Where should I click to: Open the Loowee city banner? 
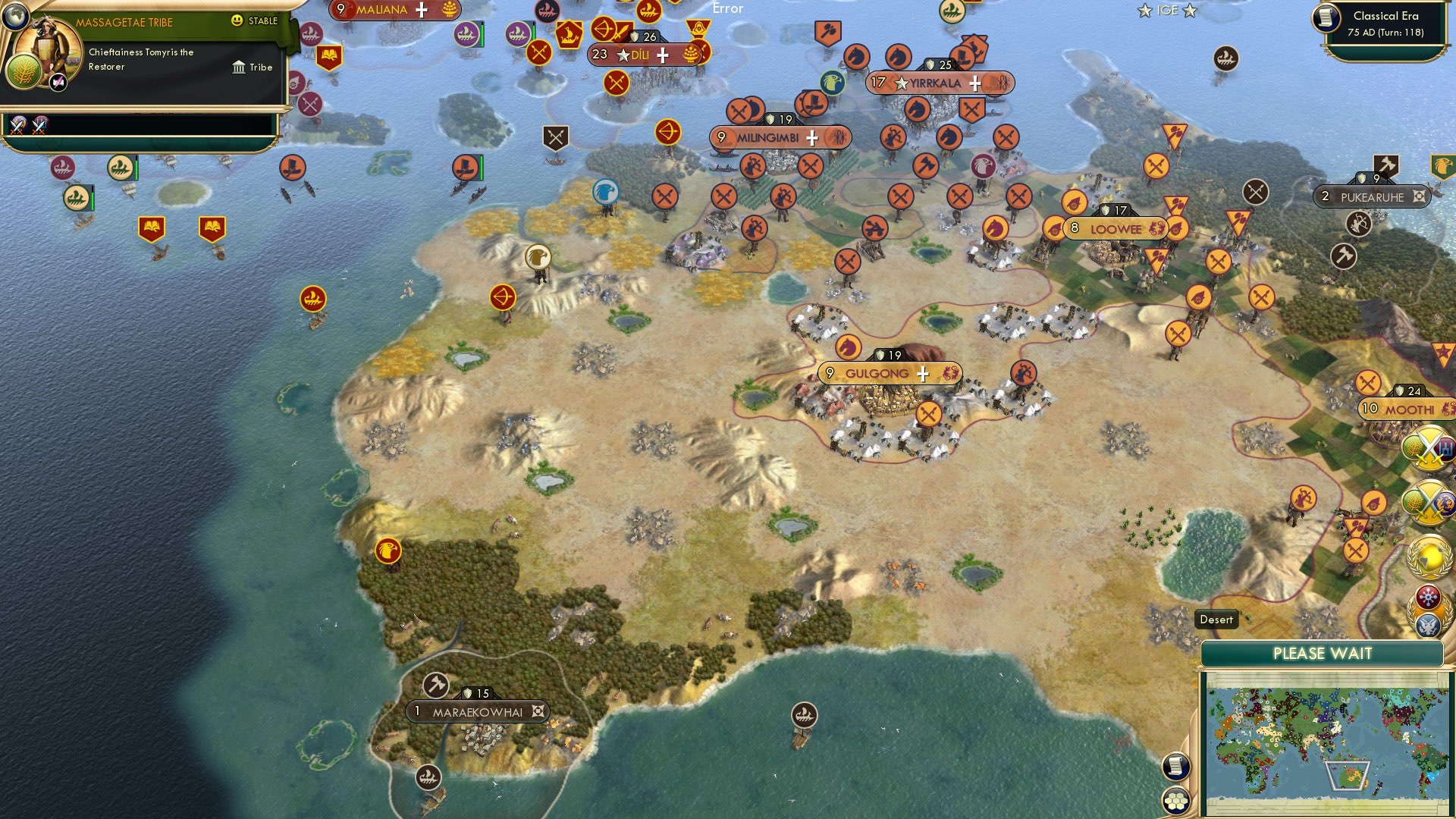coord(1113,226)
